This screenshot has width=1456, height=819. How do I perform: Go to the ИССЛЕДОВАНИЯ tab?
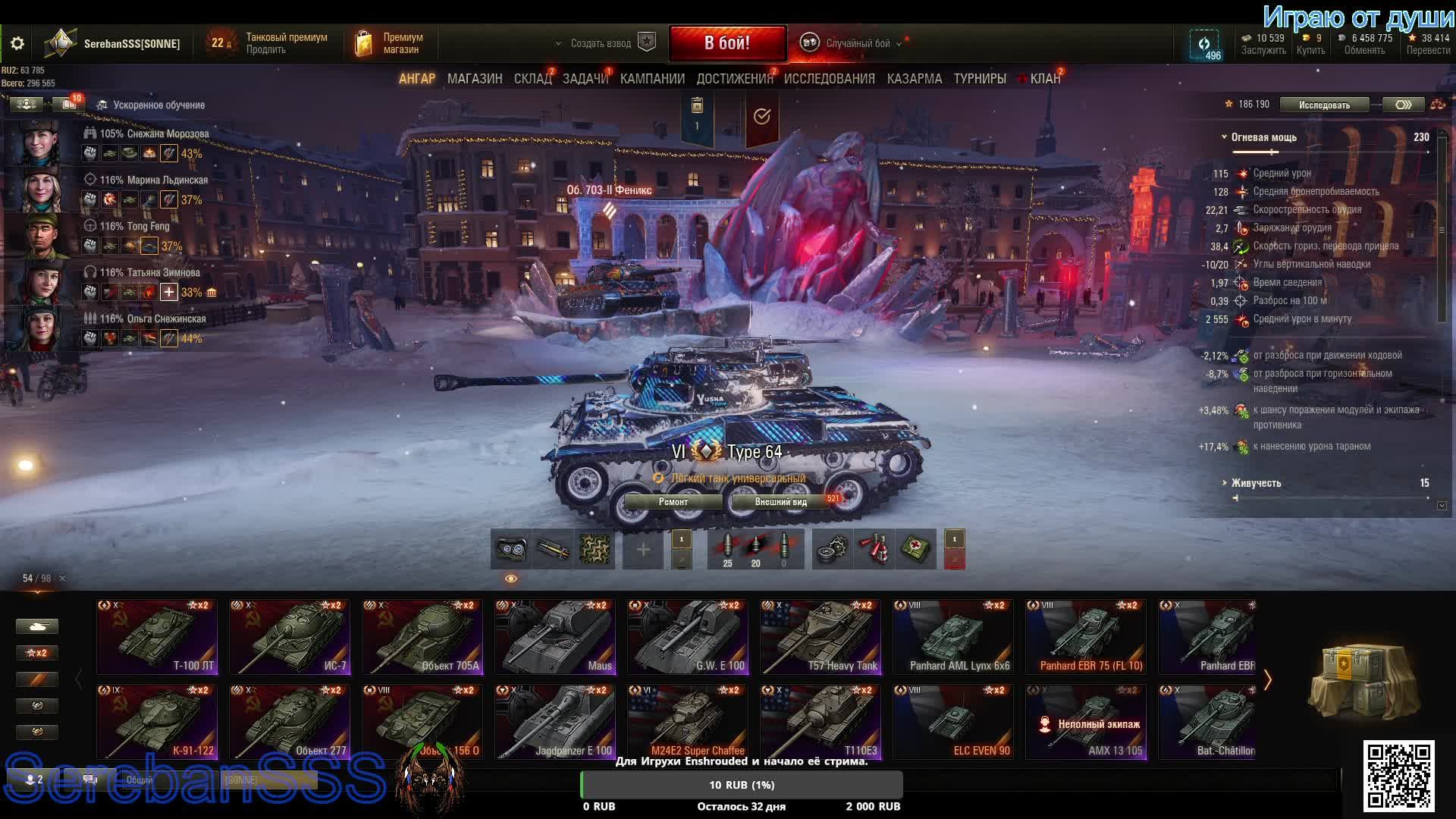click(x=829, y=79)
